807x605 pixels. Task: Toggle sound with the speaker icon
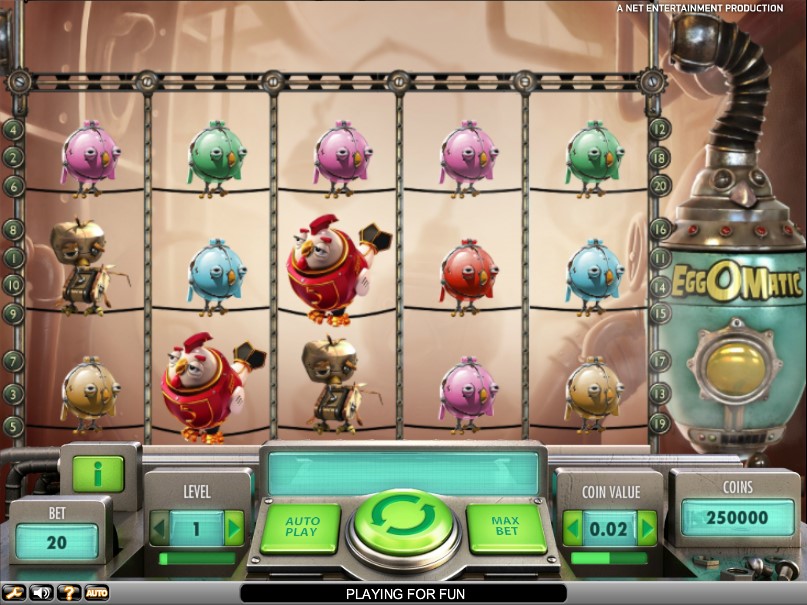(x=42, y=593)
